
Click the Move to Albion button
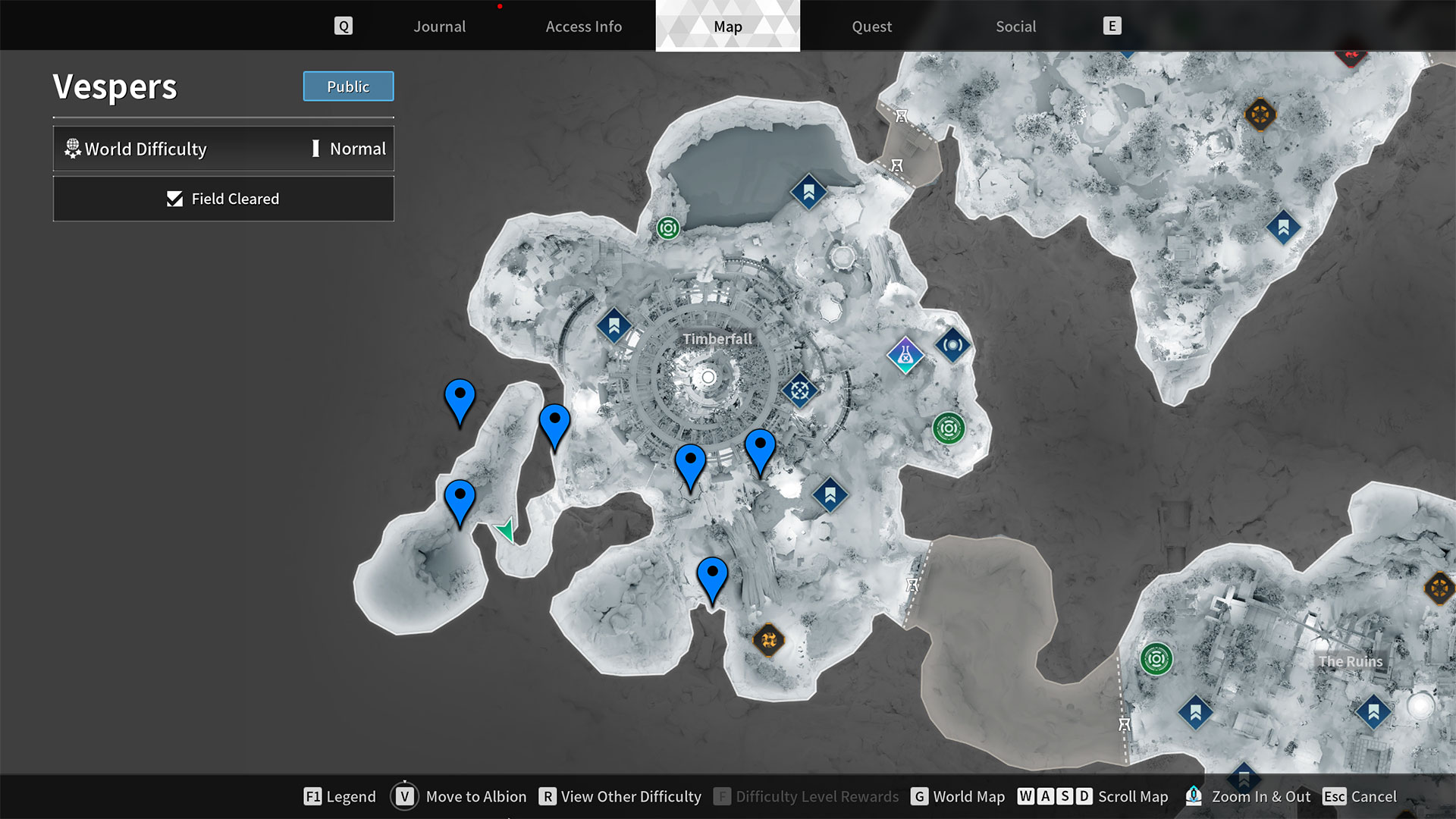point(476,796)
